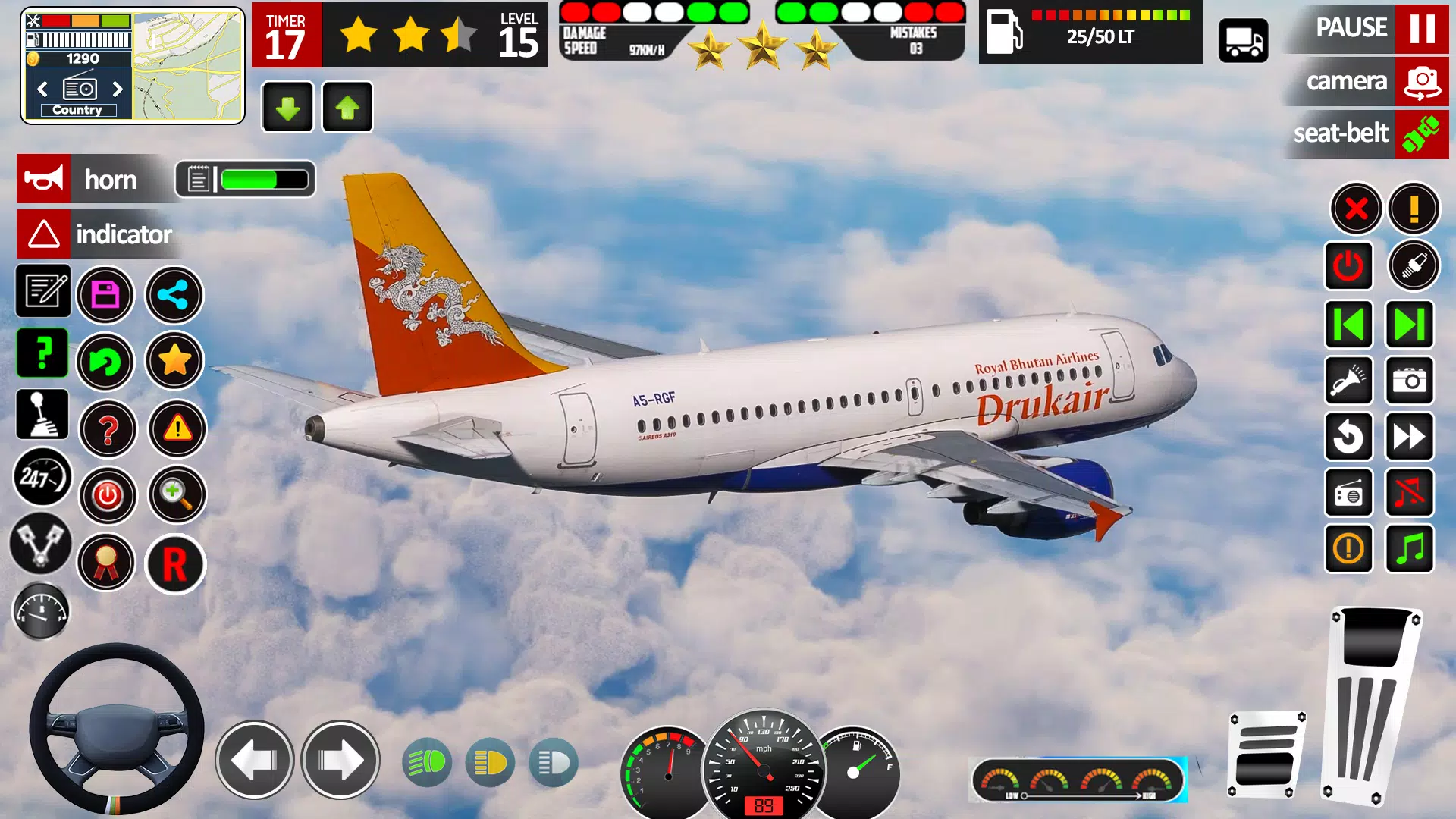Sound the horn

pos(44,179)
